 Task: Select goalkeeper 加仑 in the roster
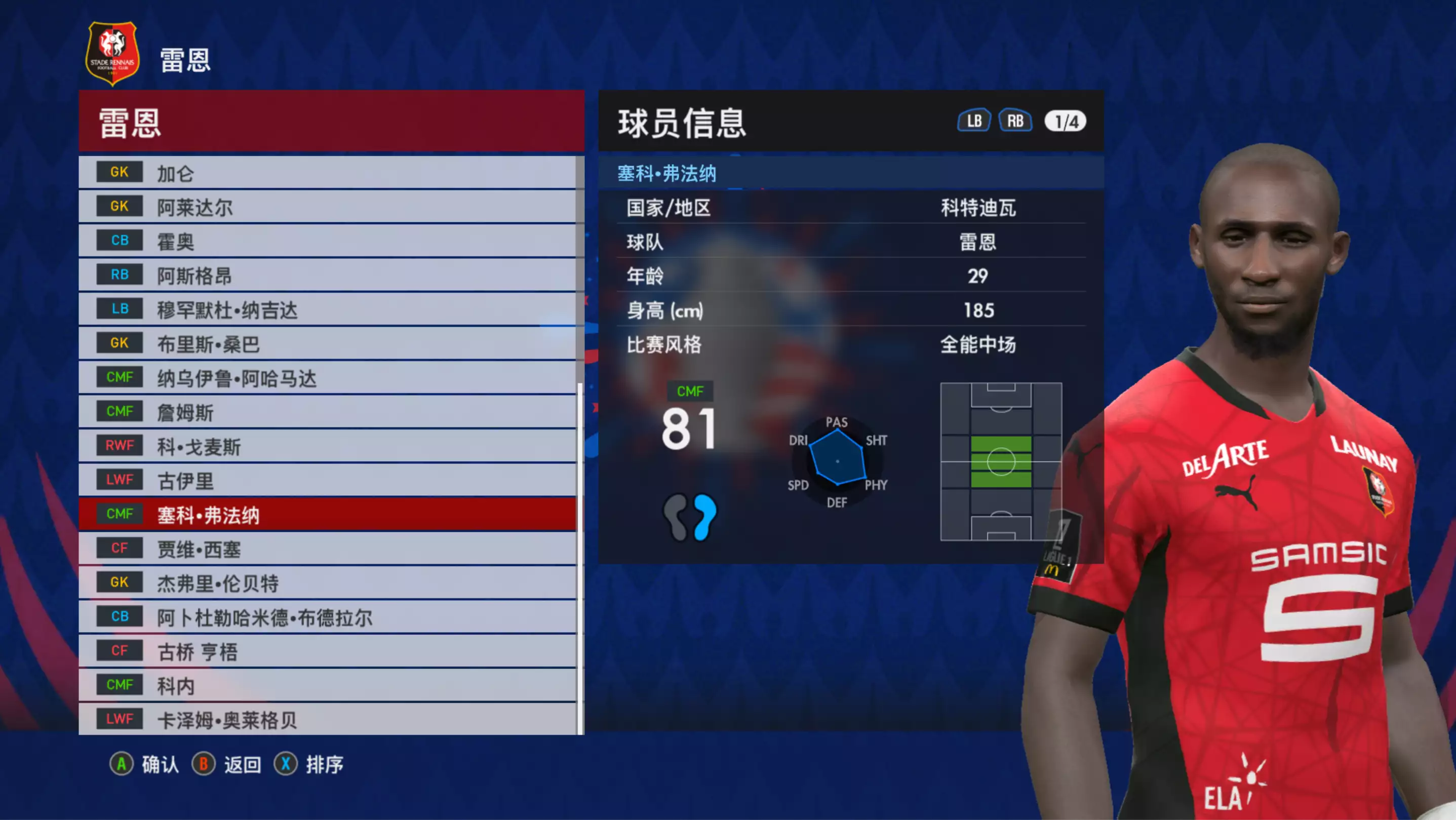coord(328,173)
